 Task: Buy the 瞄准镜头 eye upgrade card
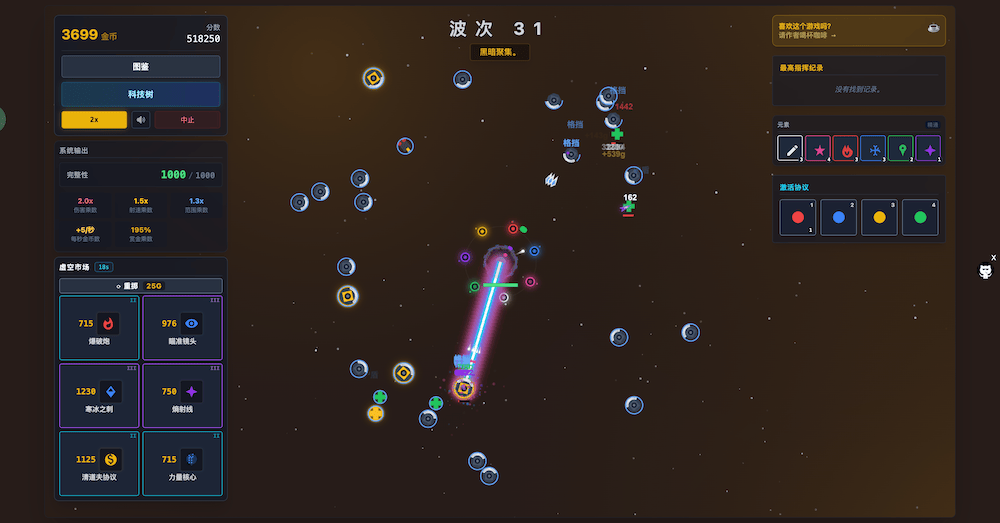(182, 327)
